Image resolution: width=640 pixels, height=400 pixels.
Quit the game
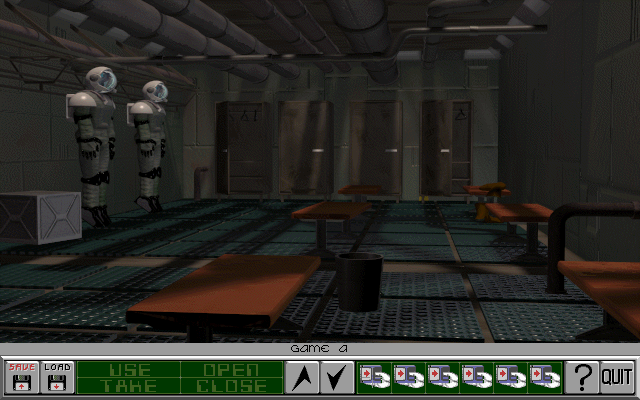[617, 377]
